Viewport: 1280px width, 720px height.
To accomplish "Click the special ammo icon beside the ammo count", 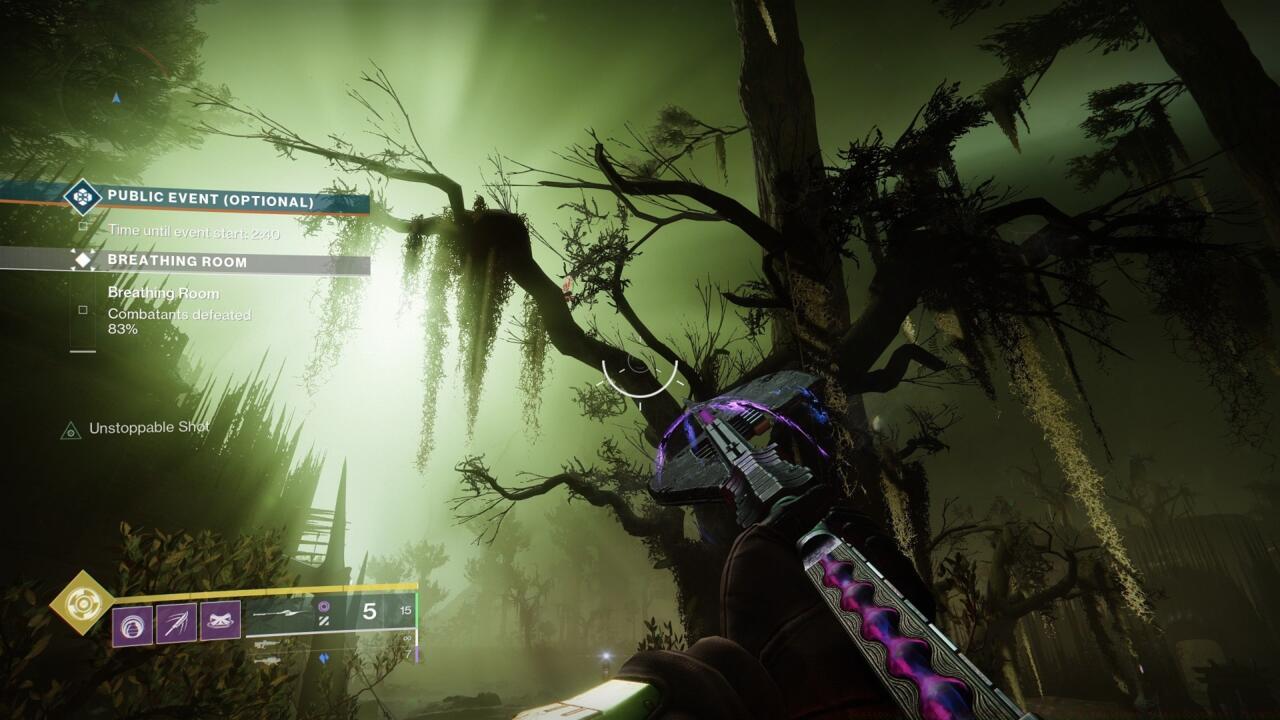I will point(324,607).
